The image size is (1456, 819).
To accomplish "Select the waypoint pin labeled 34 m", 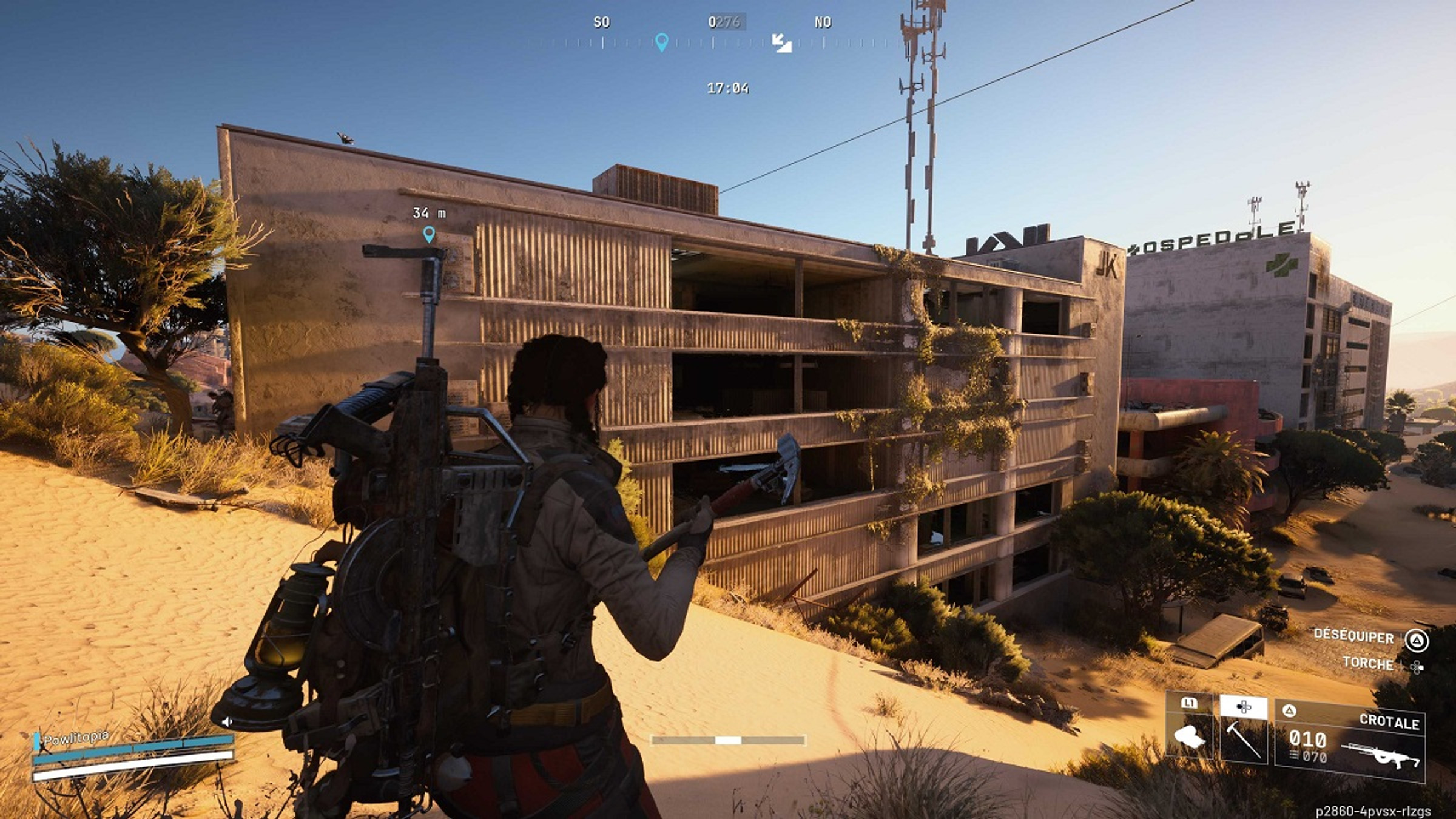I will pyautogui.click(x=429, y=234).
